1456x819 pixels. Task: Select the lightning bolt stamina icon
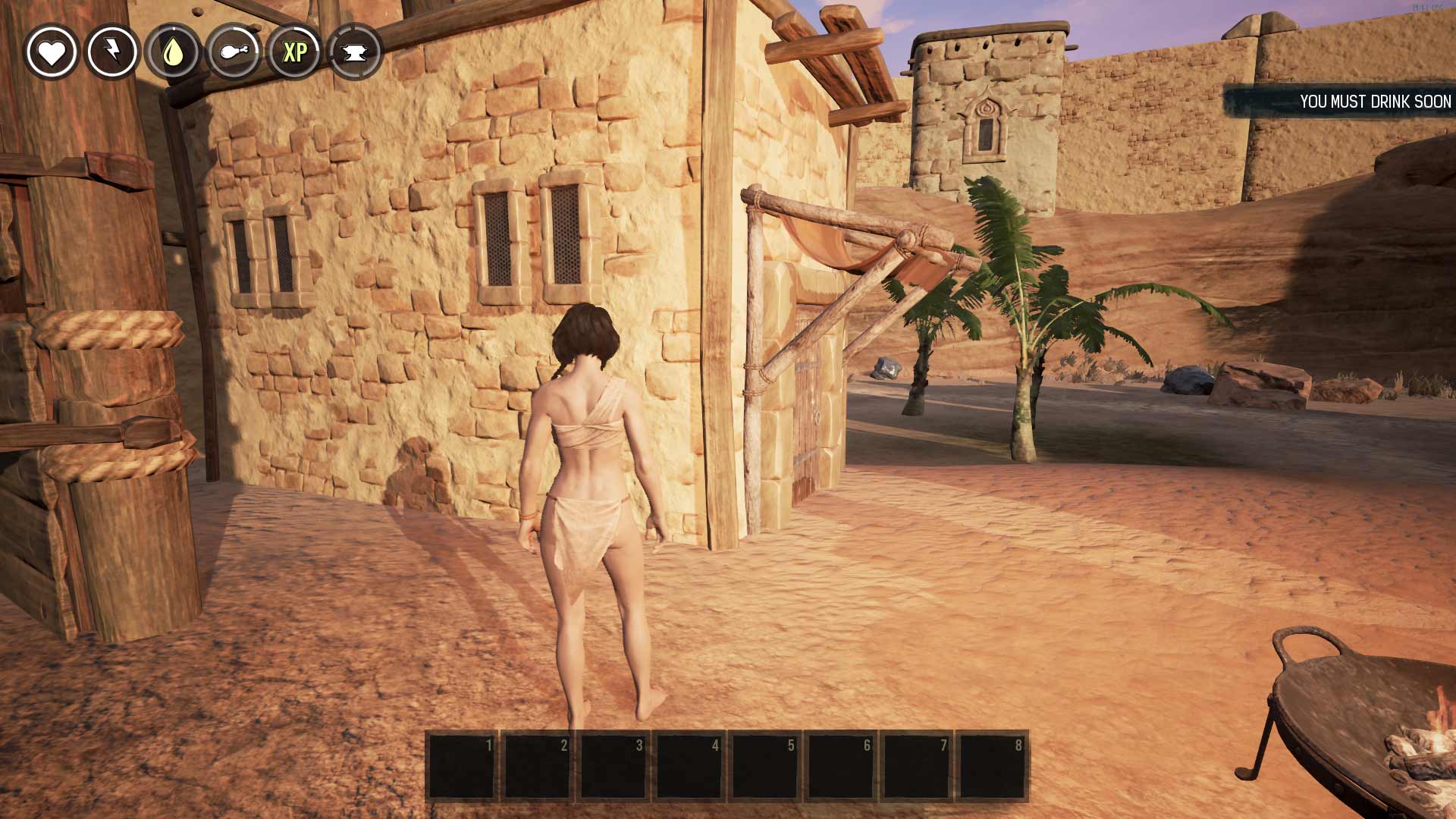click(112, 52)
